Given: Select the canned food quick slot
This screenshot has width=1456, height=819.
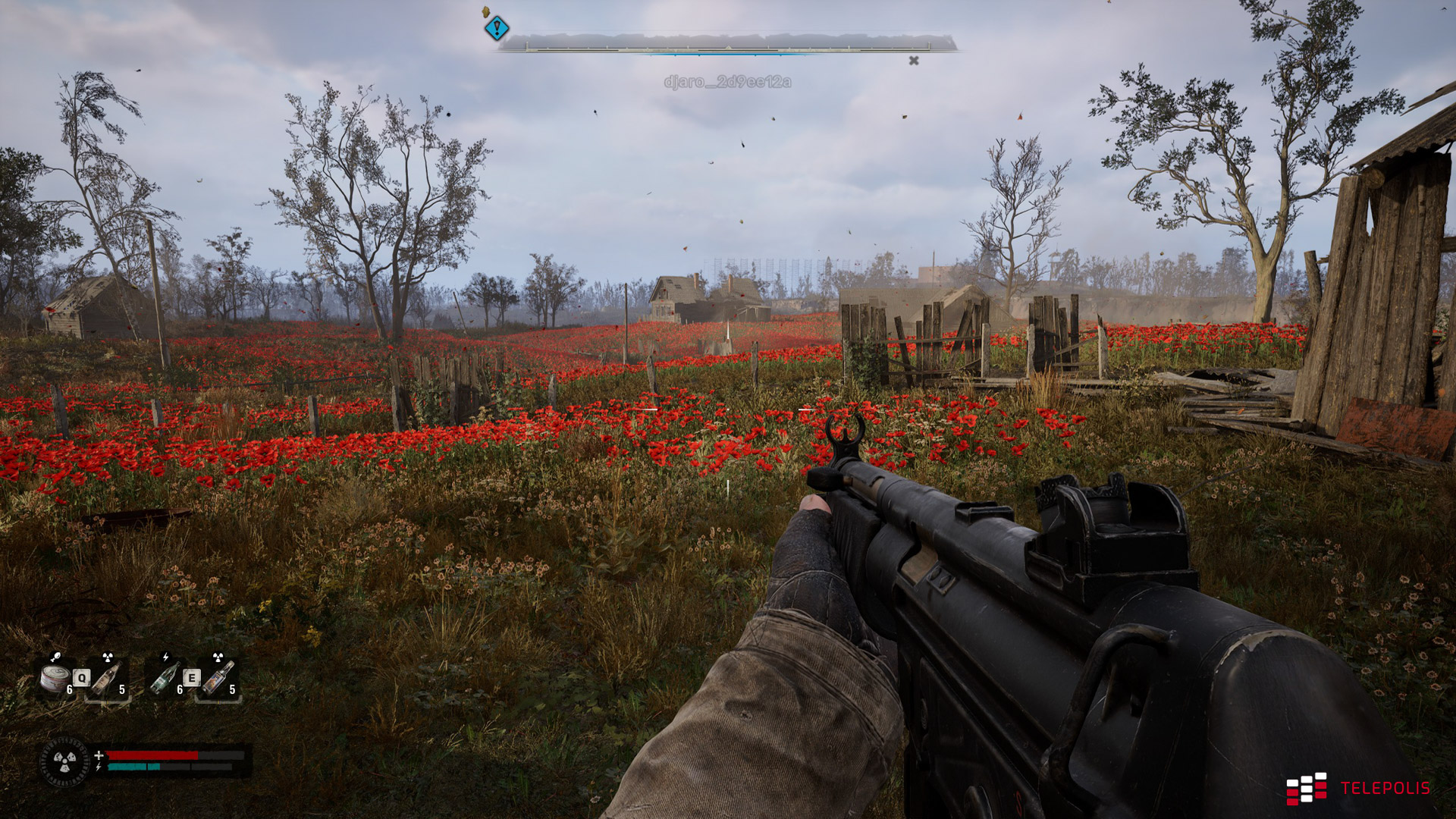Looking at the screenshot, I should coord(55,679).
